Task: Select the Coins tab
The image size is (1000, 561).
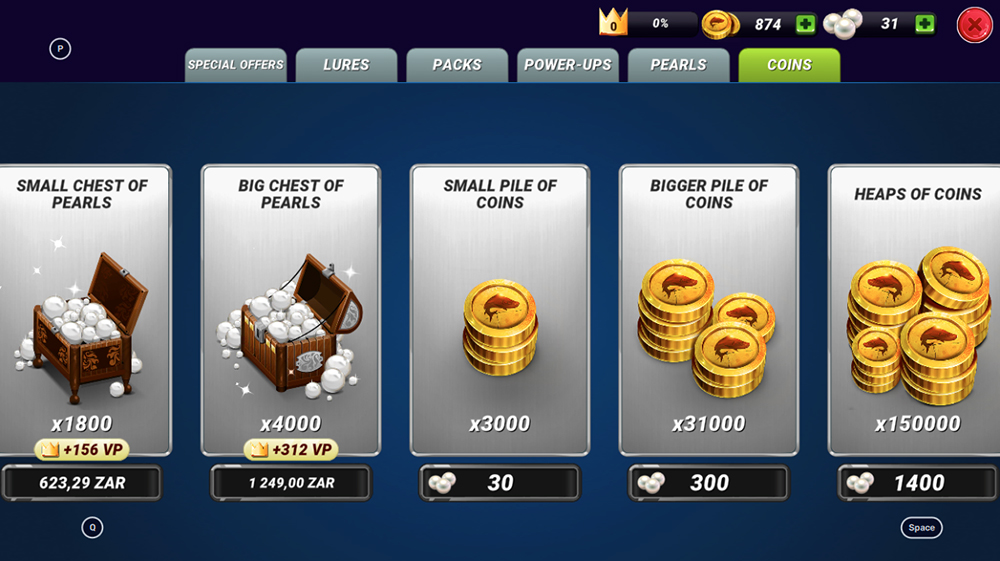Action: coord(789,65)
